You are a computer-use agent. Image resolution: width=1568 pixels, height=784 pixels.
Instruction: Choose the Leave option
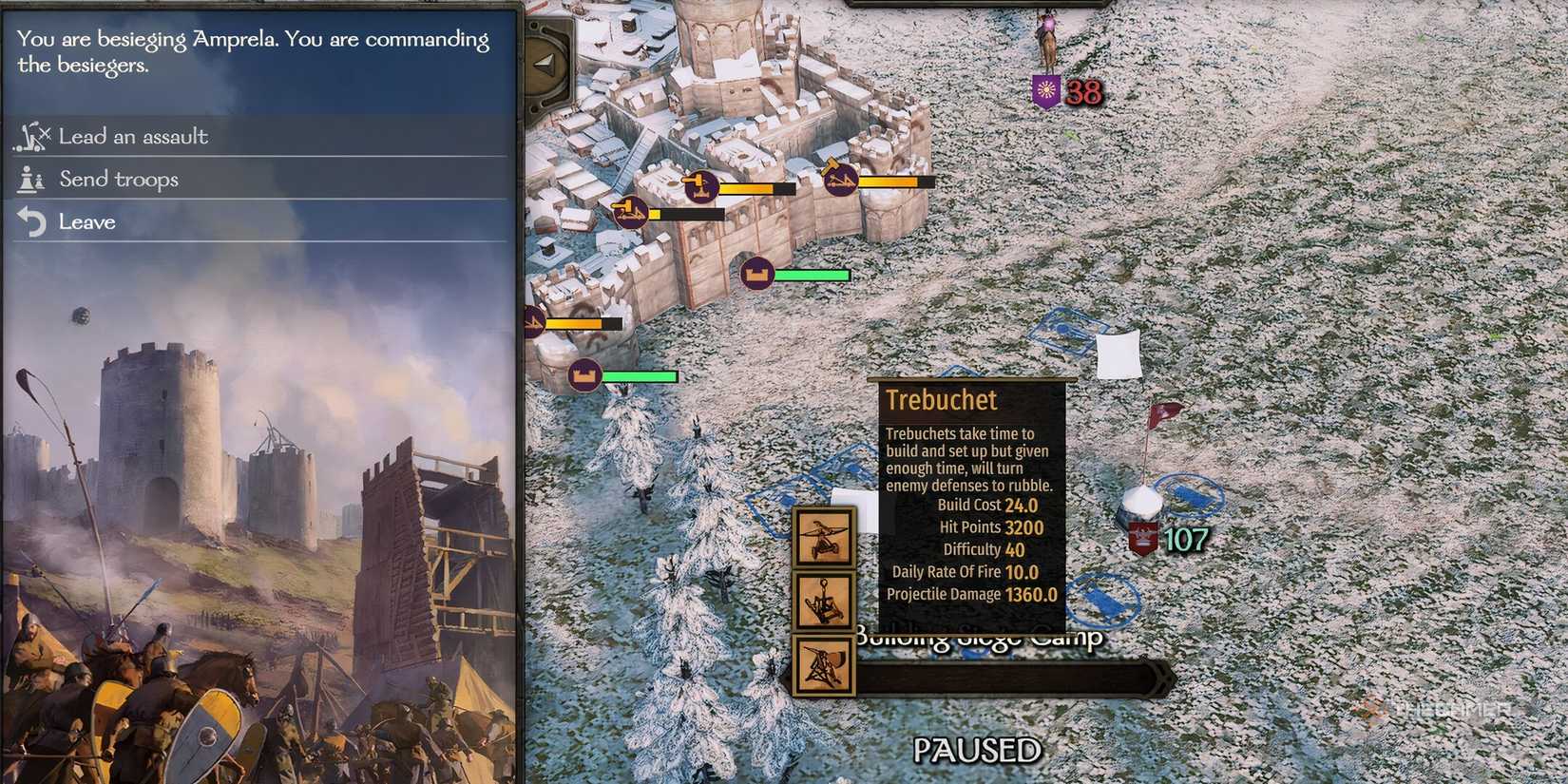pos(87,220)
